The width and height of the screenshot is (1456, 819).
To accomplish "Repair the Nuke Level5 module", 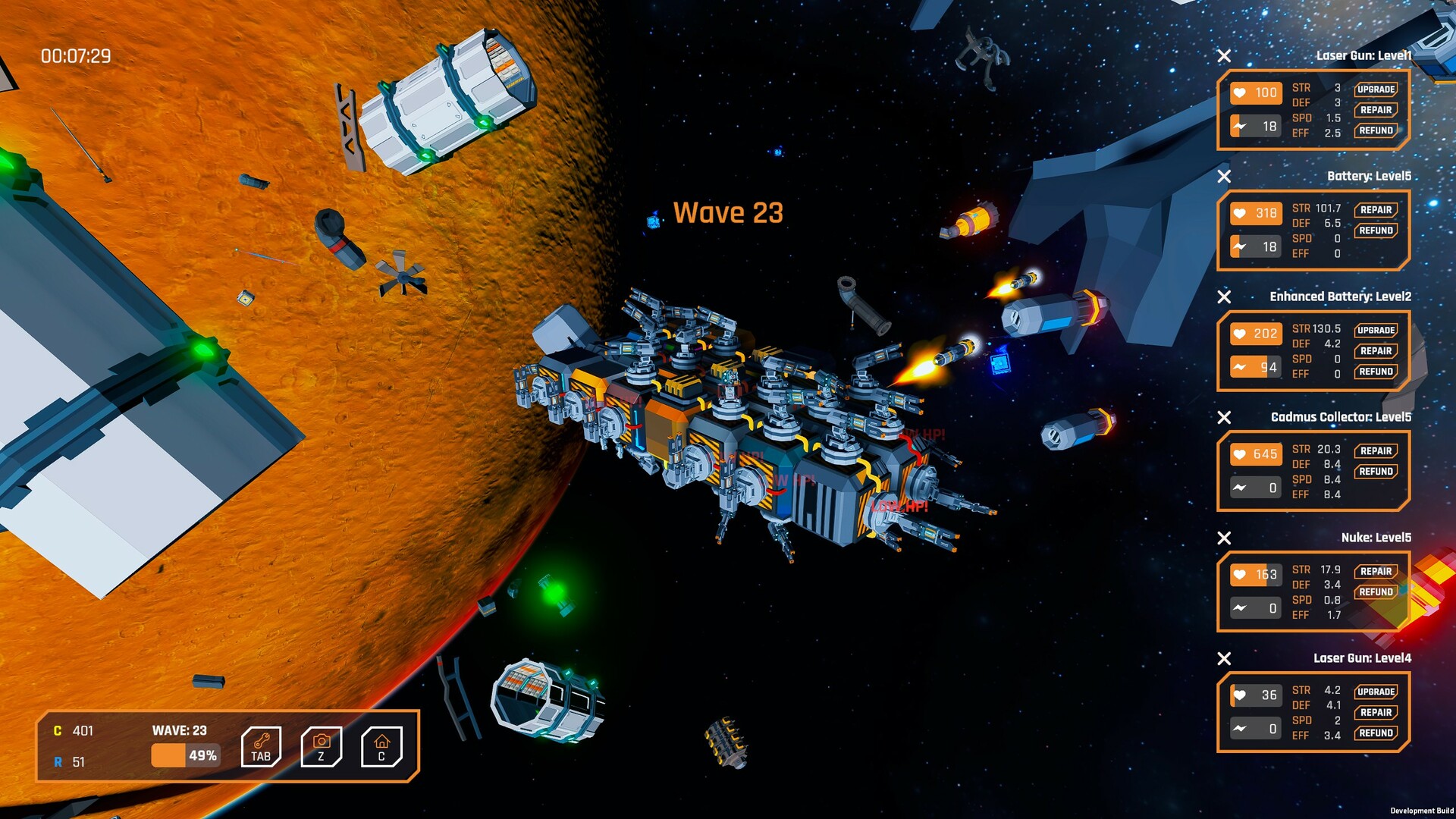I will pyautogui.click(x=1376, y=572).
